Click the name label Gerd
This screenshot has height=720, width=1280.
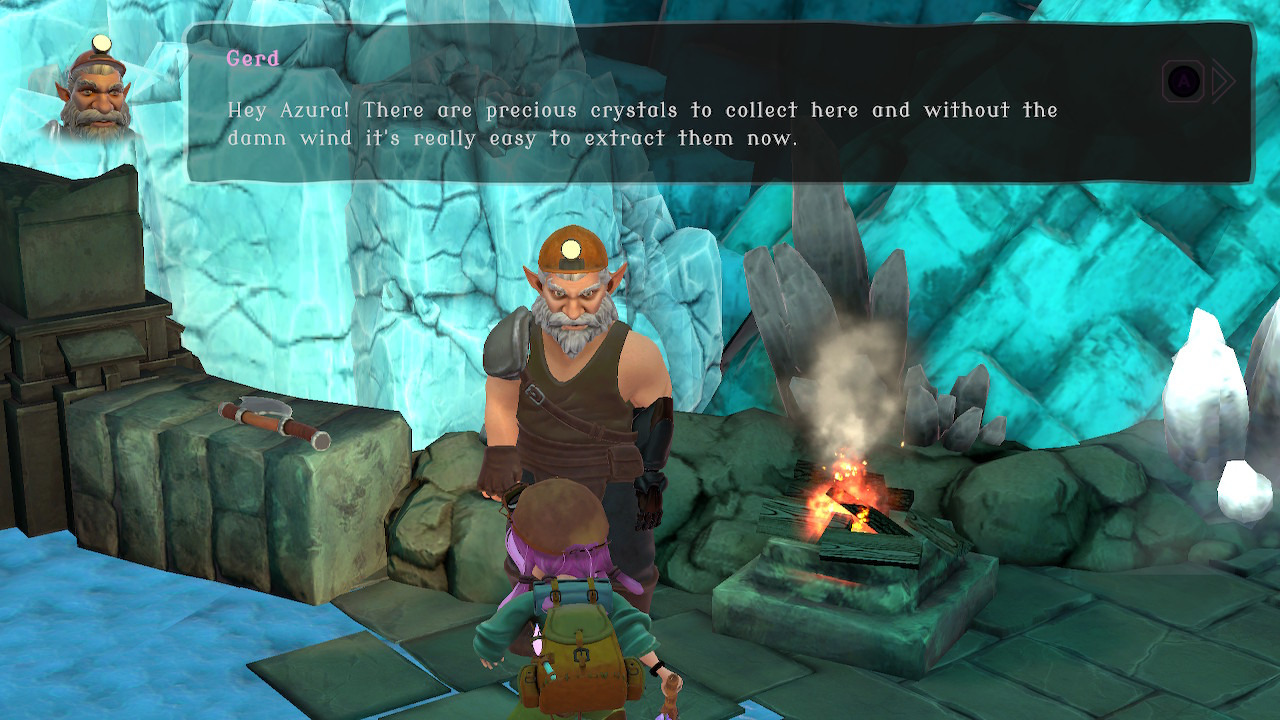(x=252, y=59)
